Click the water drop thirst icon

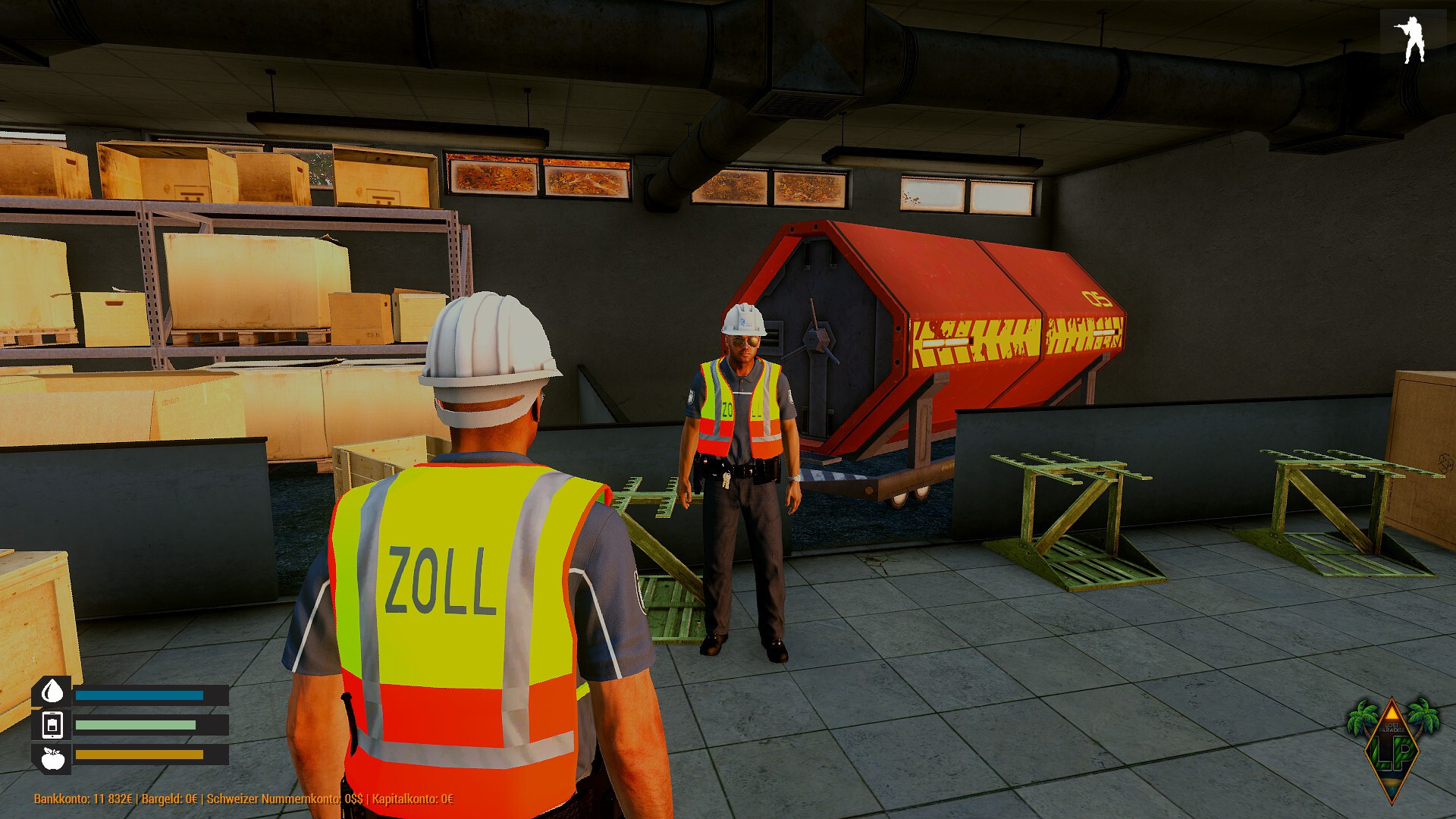(52, 692)
